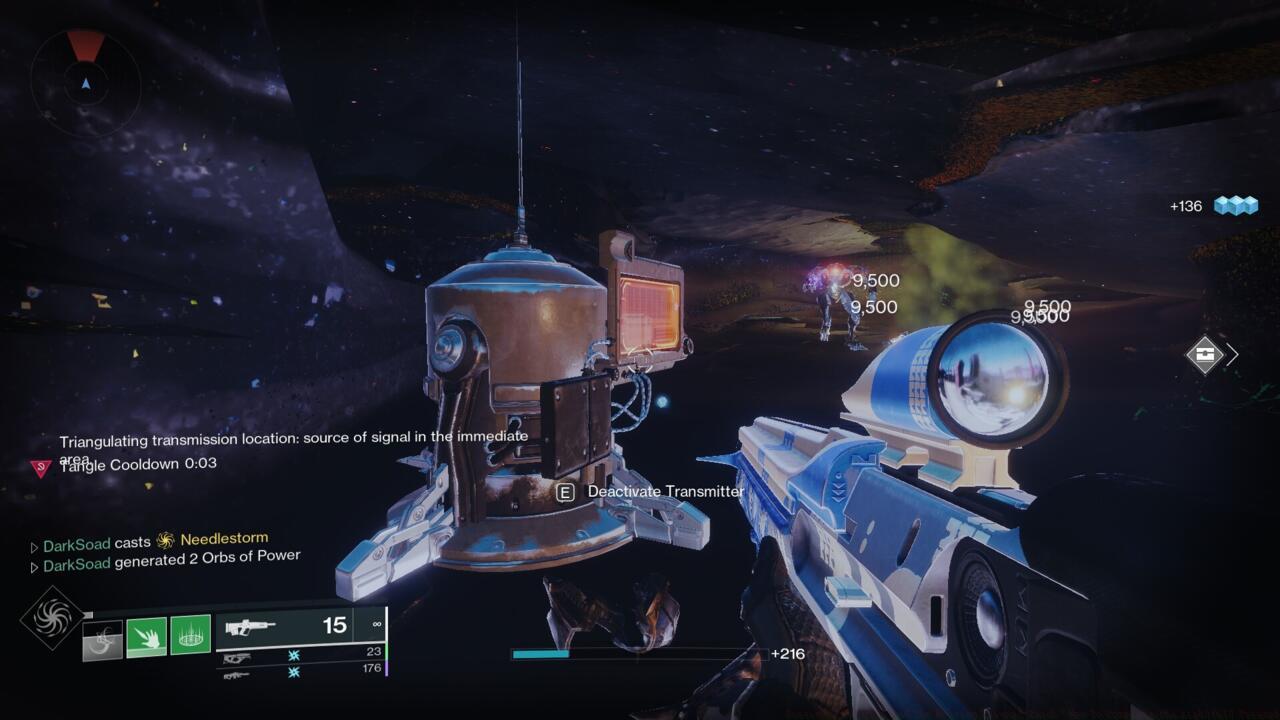Select the equipped primary rifle slot

300,627
